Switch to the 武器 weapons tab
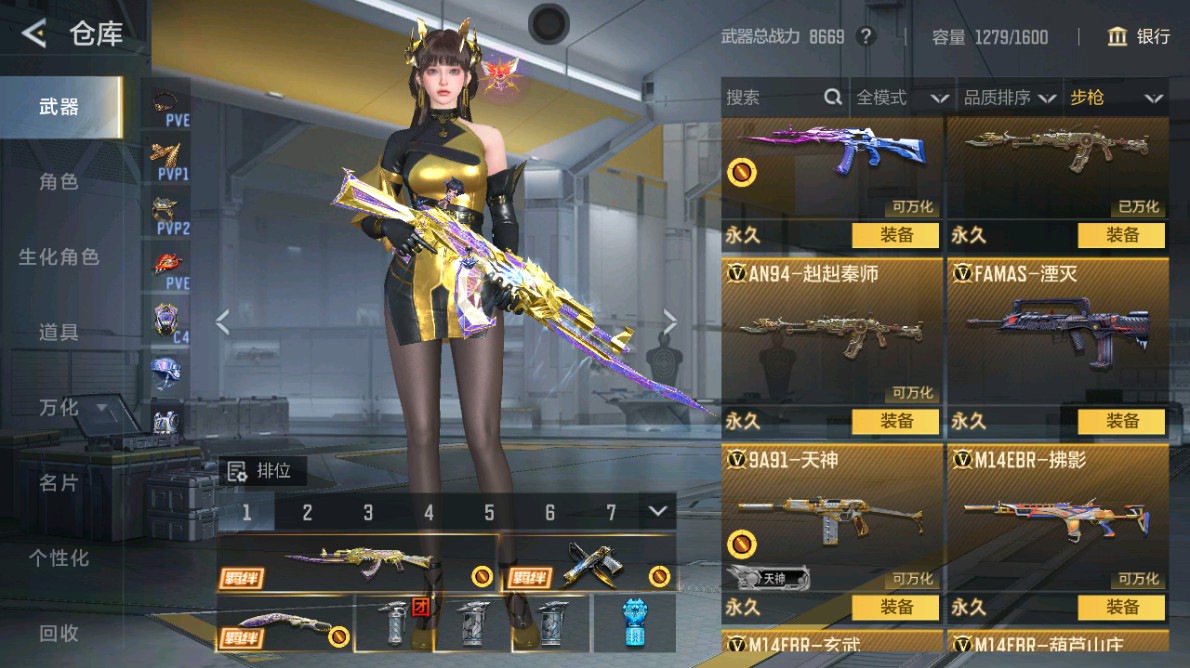 tap(59, 107)
